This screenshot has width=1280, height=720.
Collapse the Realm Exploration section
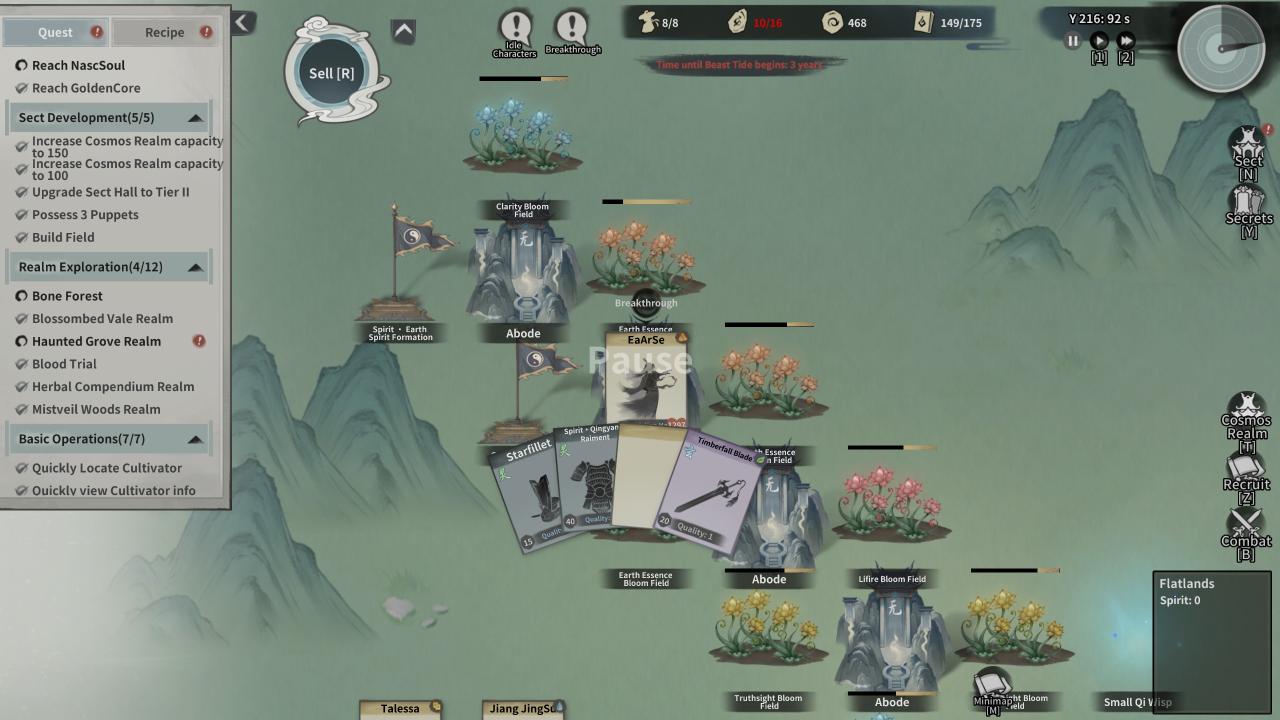[x=195, y=267]
